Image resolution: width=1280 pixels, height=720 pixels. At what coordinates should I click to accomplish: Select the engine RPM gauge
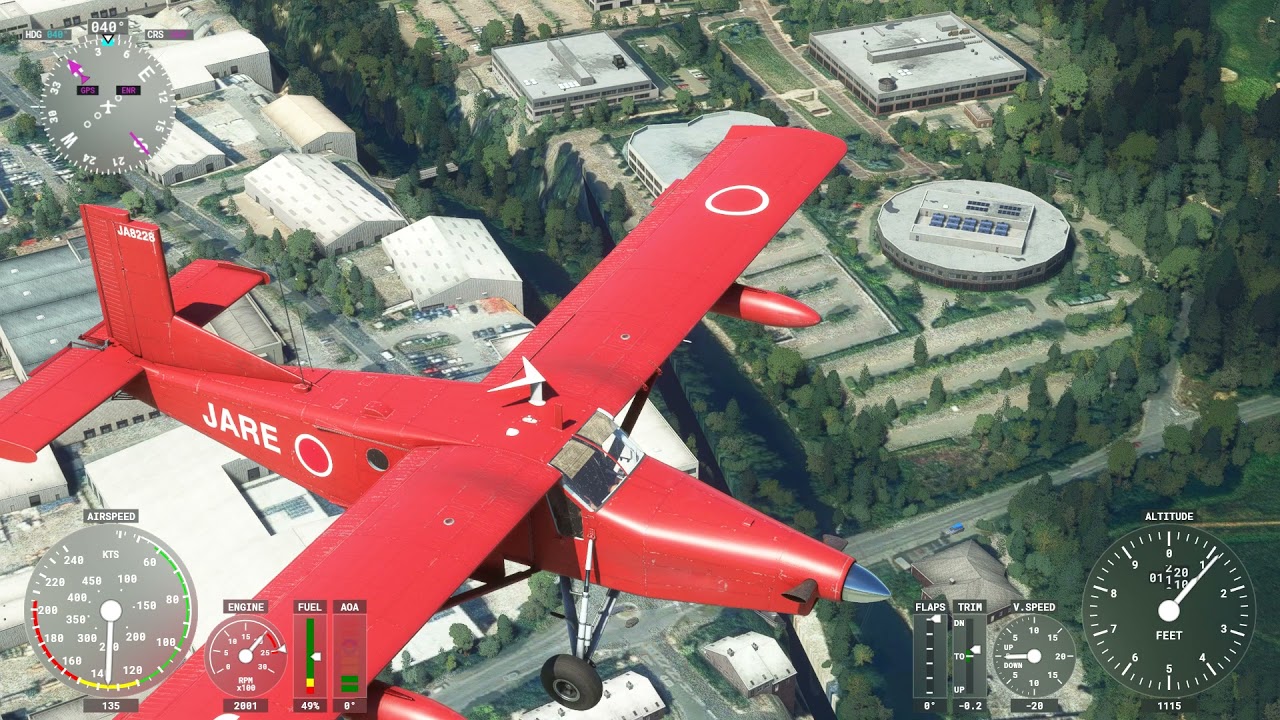point(246,656)
